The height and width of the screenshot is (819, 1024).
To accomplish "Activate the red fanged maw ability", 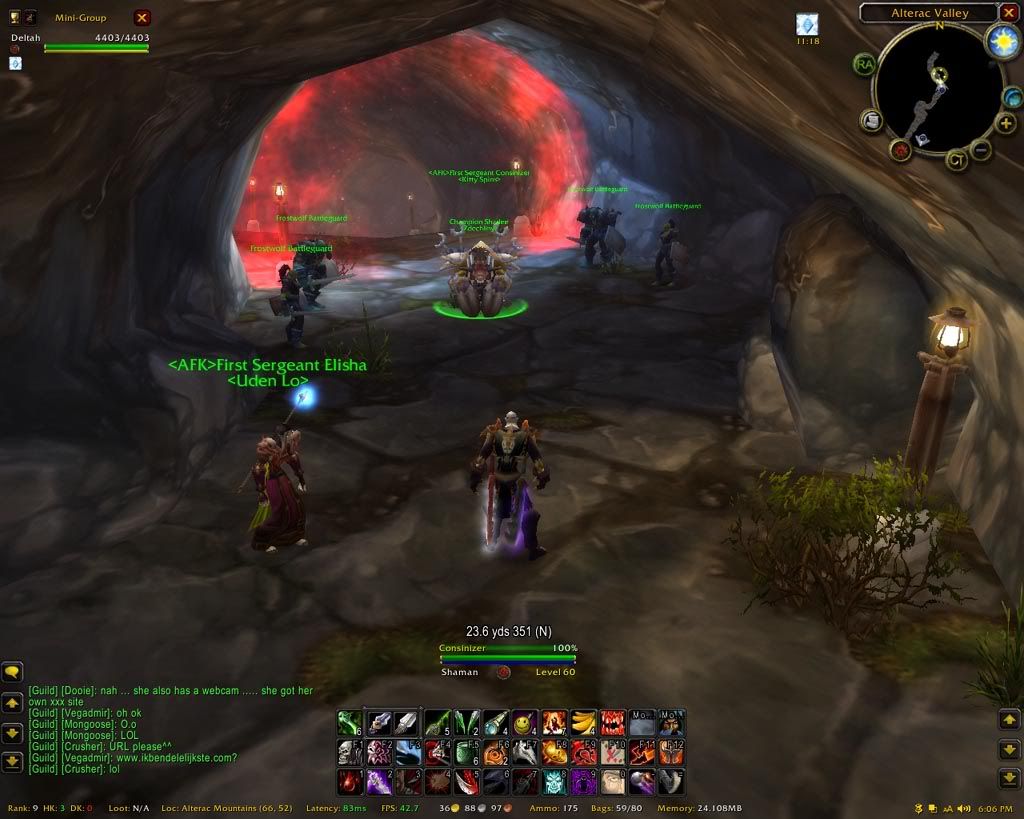I will (x=613, y=722).
